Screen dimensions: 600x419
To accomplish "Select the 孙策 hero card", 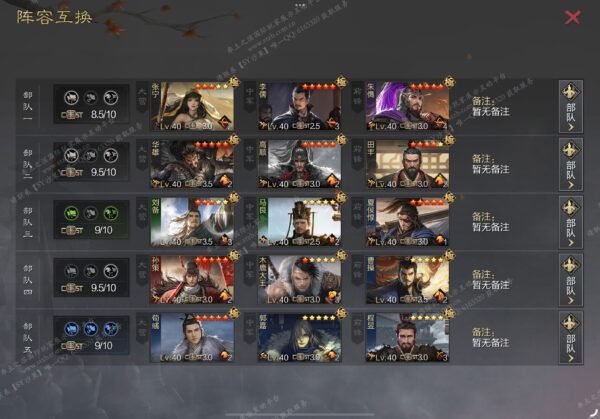I will point(191,280).
